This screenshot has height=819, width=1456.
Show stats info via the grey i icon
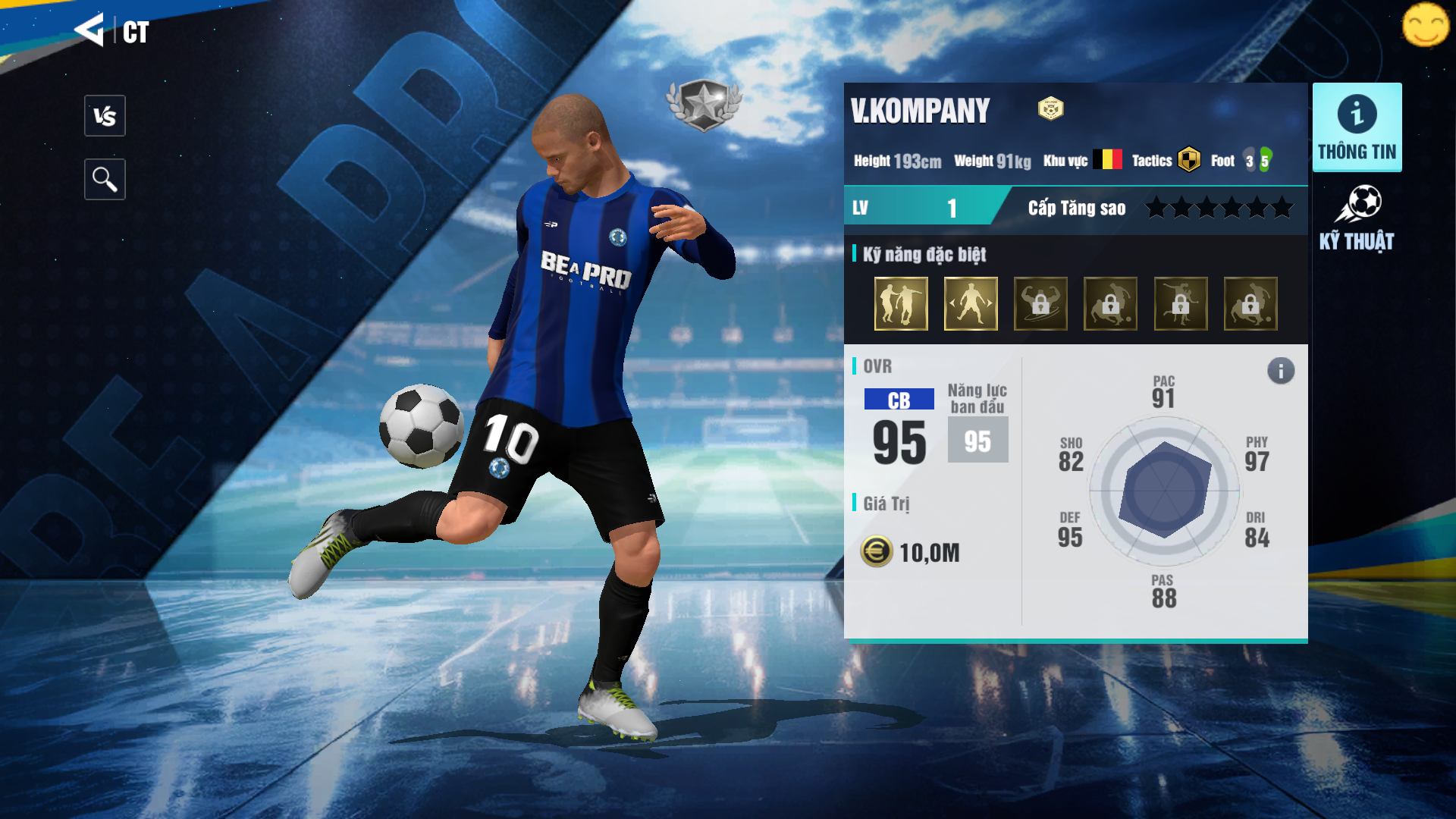click(1281, 371)
